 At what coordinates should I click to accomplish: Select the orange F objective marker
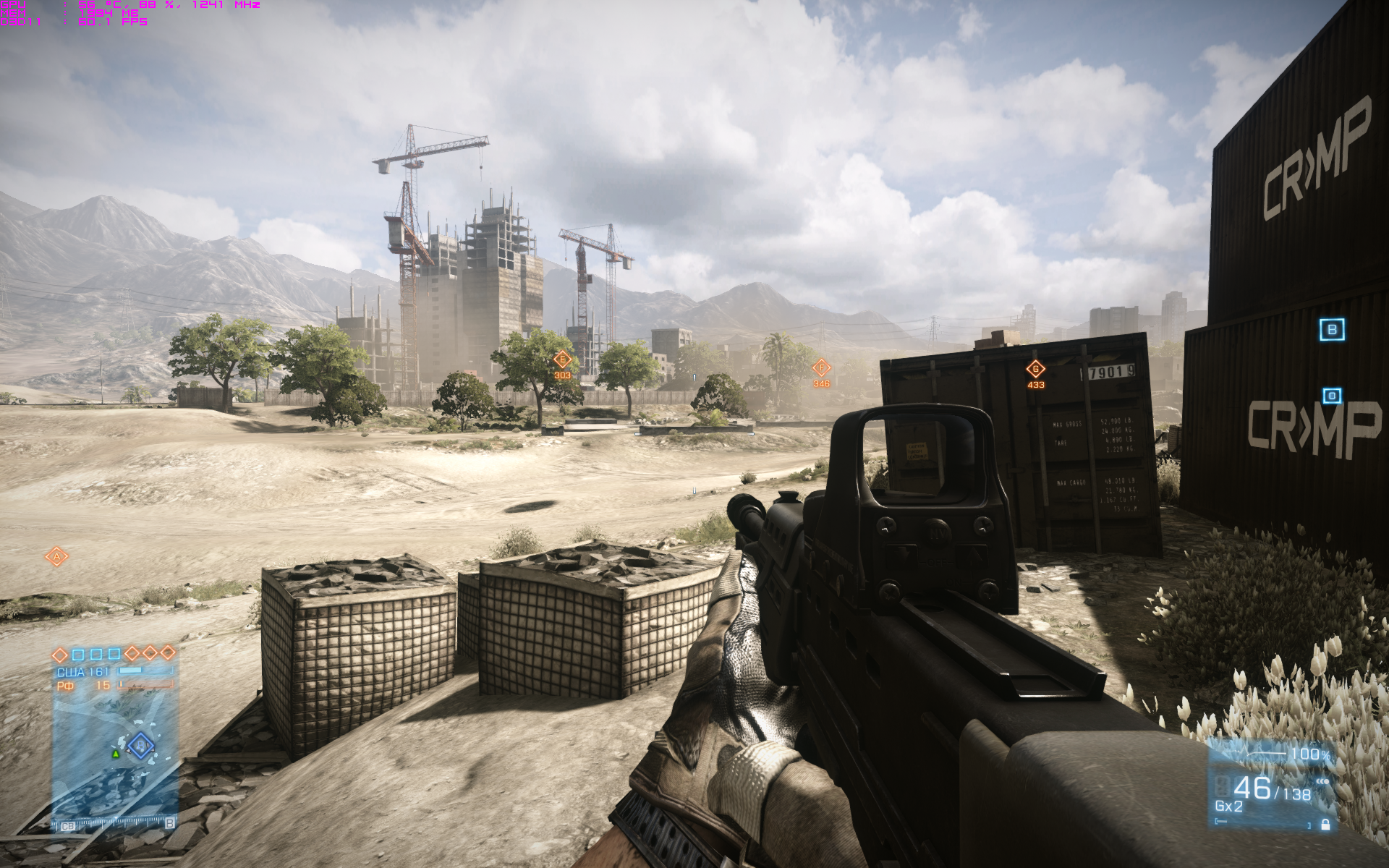(821, 368)
